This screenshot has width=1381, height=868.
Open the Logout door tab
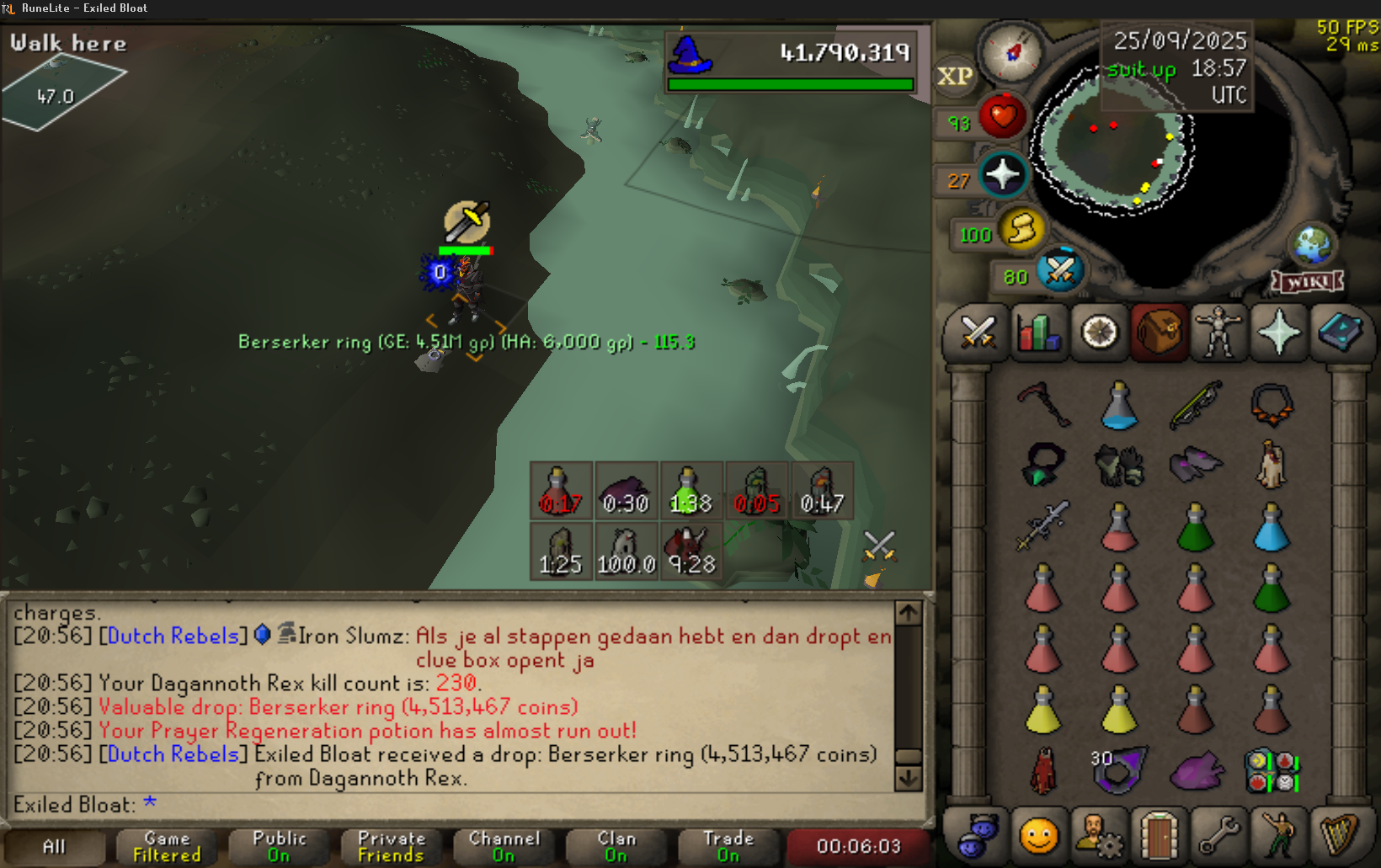click(x=1159, y=836)
